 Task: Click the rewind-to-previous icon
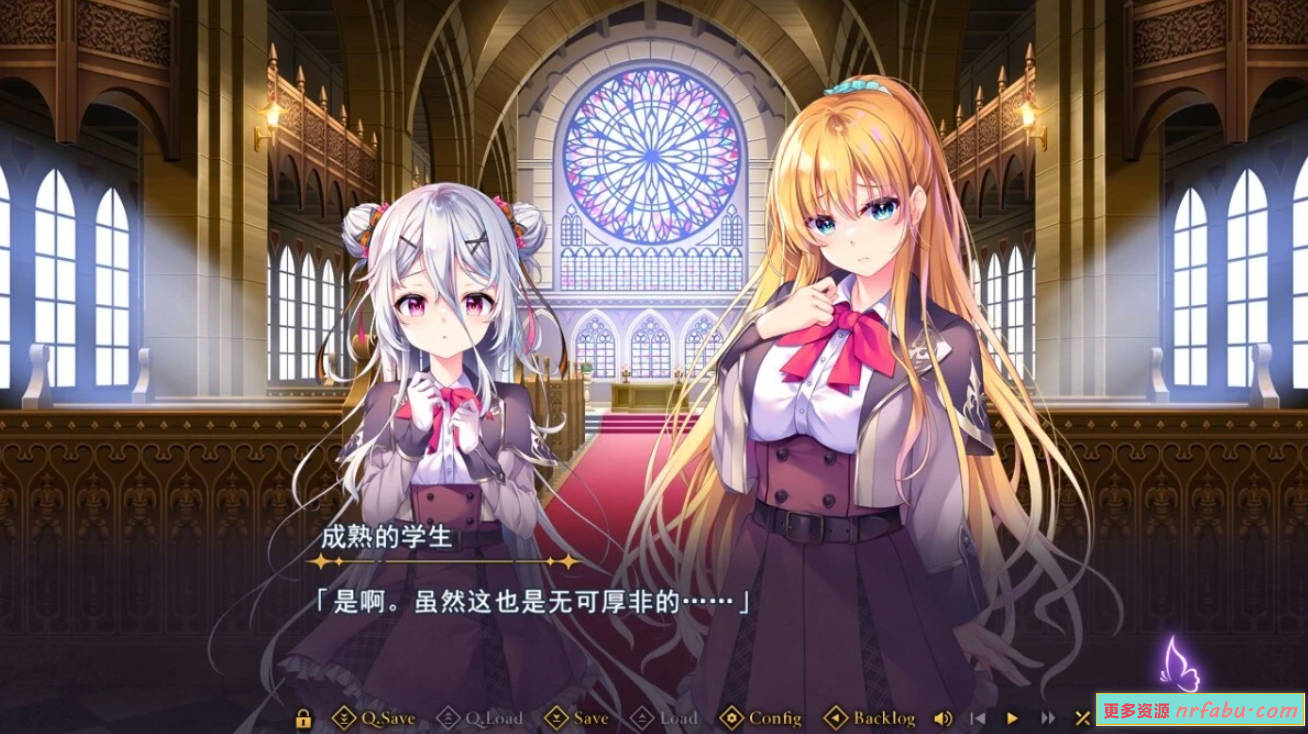(x=978, y=717)
